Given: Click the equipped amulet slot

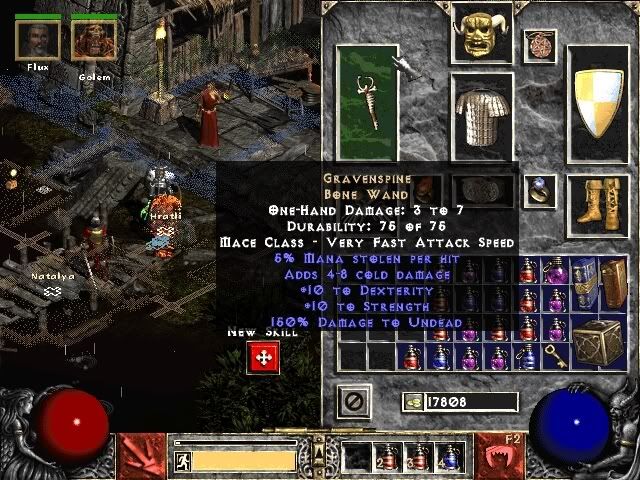Looking at the screenshot, I should click(543, 45).
